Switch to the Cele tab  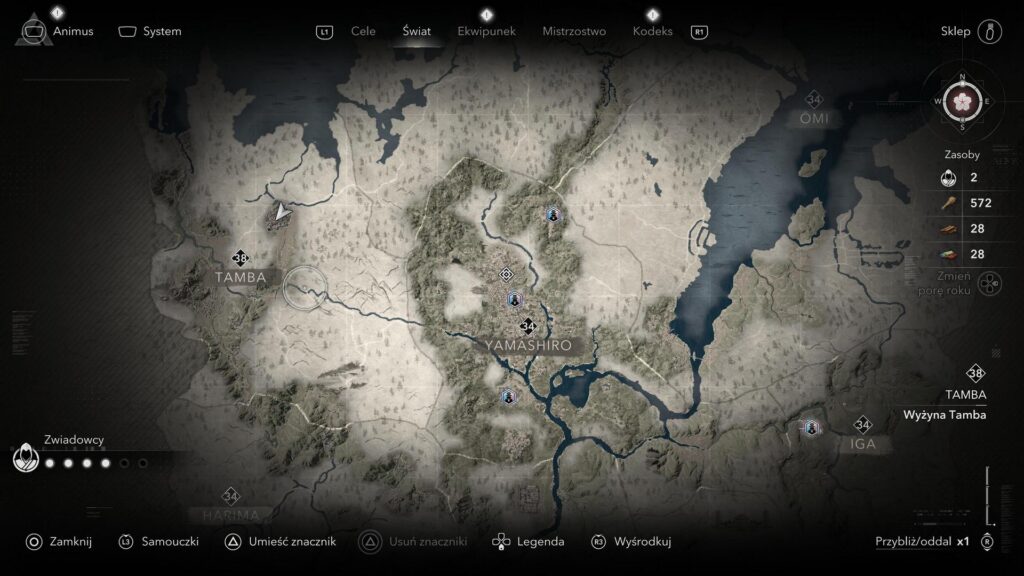click(363, 31)
